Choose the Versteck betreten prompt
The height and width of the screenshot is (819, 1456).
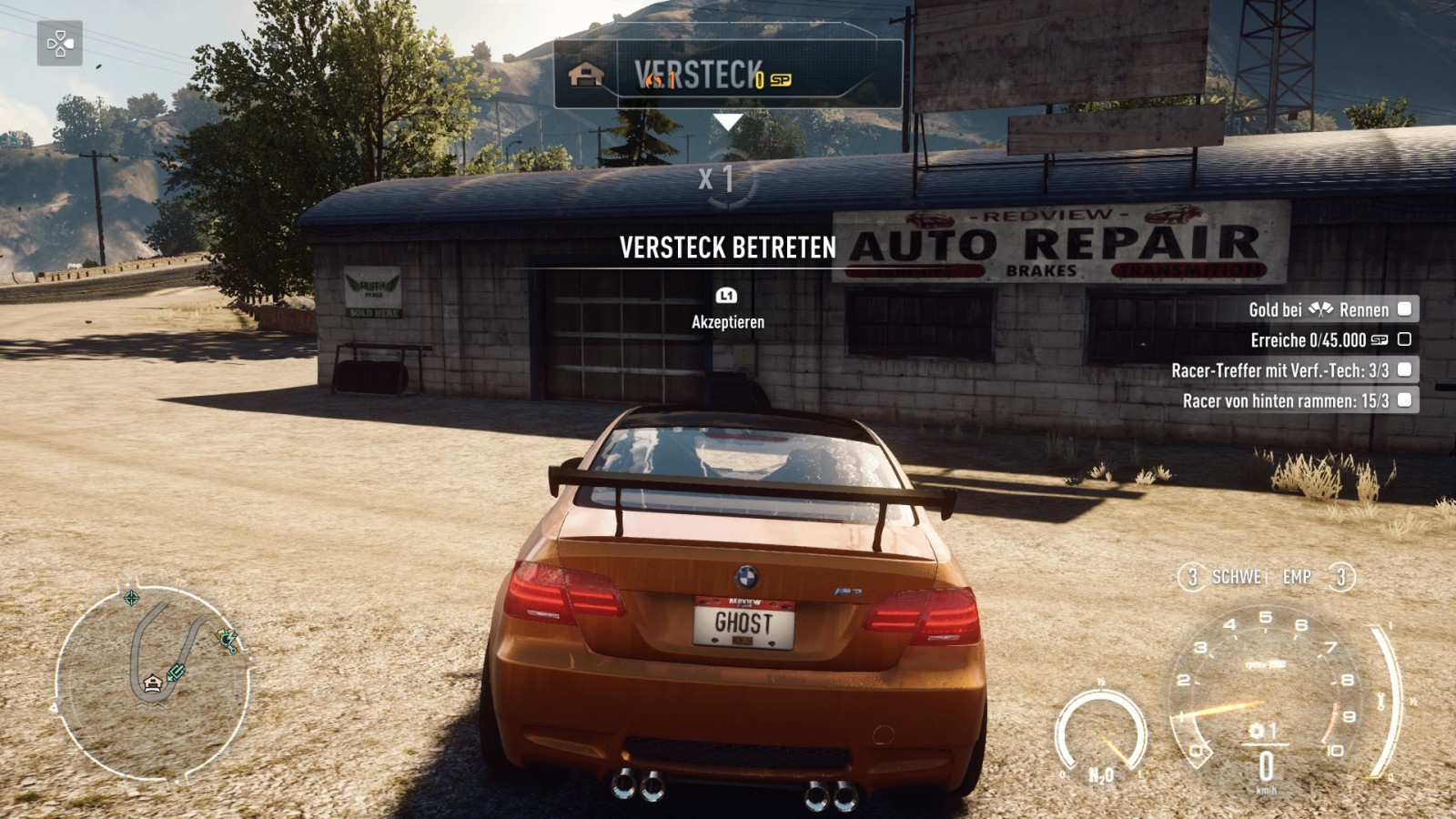[x=727, y=248]
